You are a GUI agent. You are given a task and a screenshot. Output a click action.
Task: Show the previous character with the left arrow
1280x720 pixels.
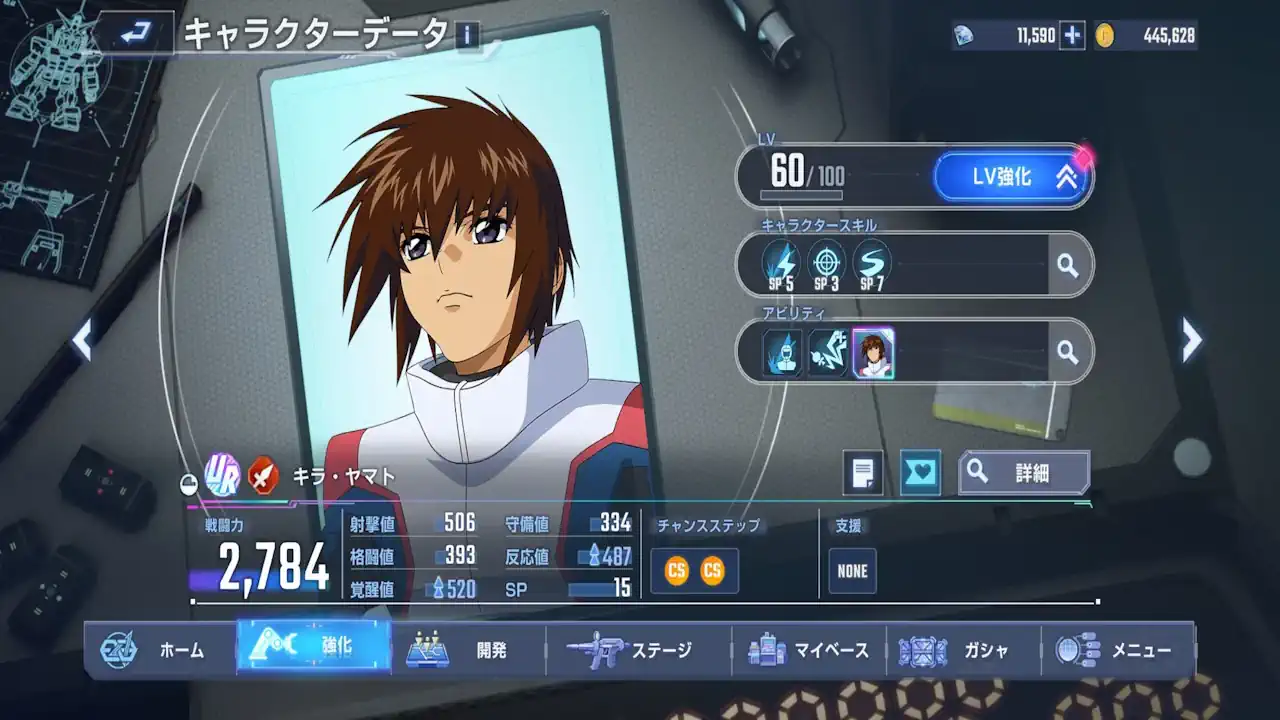click(x=83, y=341)
